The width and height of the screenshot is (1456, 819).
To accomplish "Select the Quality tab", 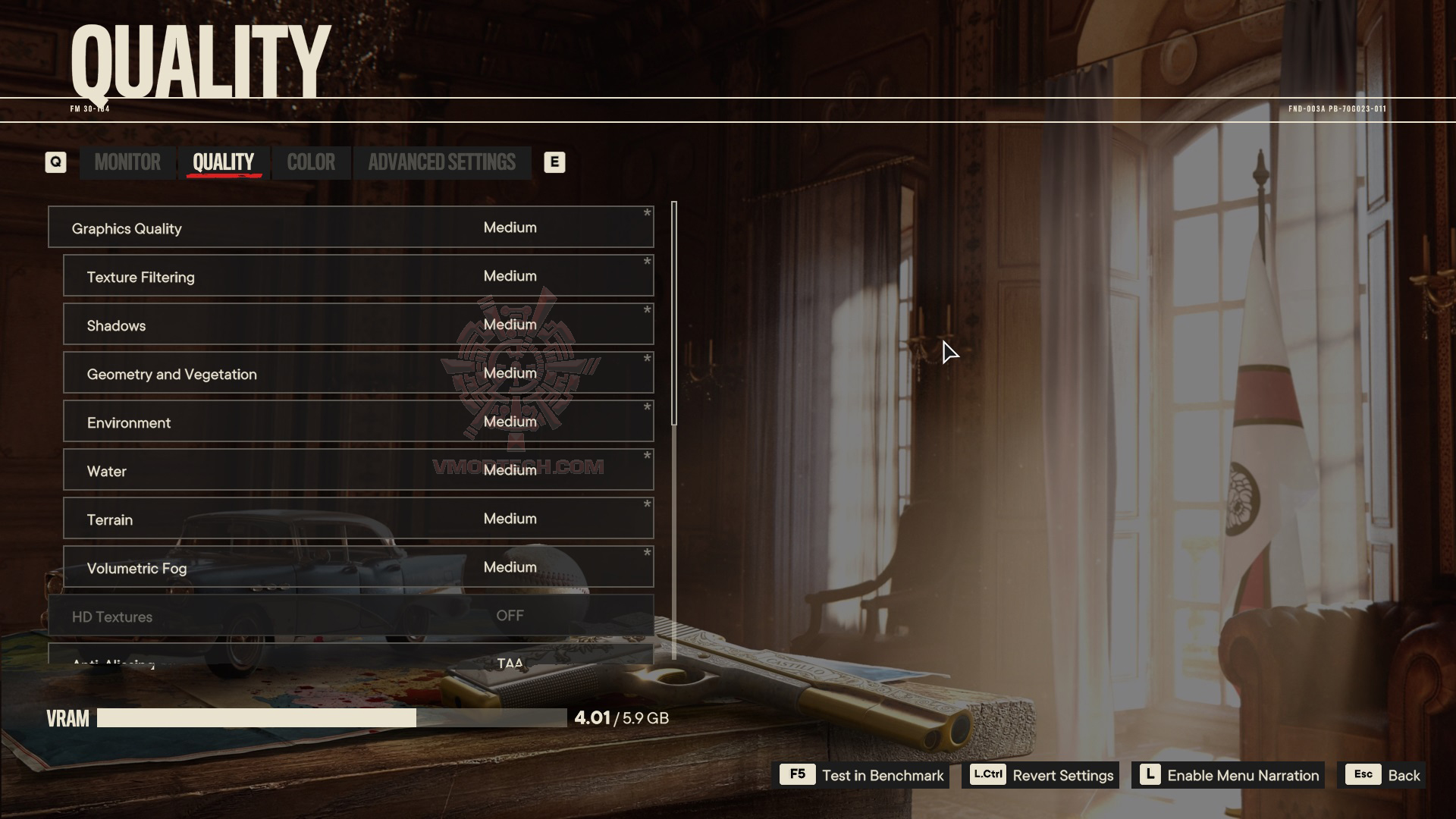I will tap(223, 162).
